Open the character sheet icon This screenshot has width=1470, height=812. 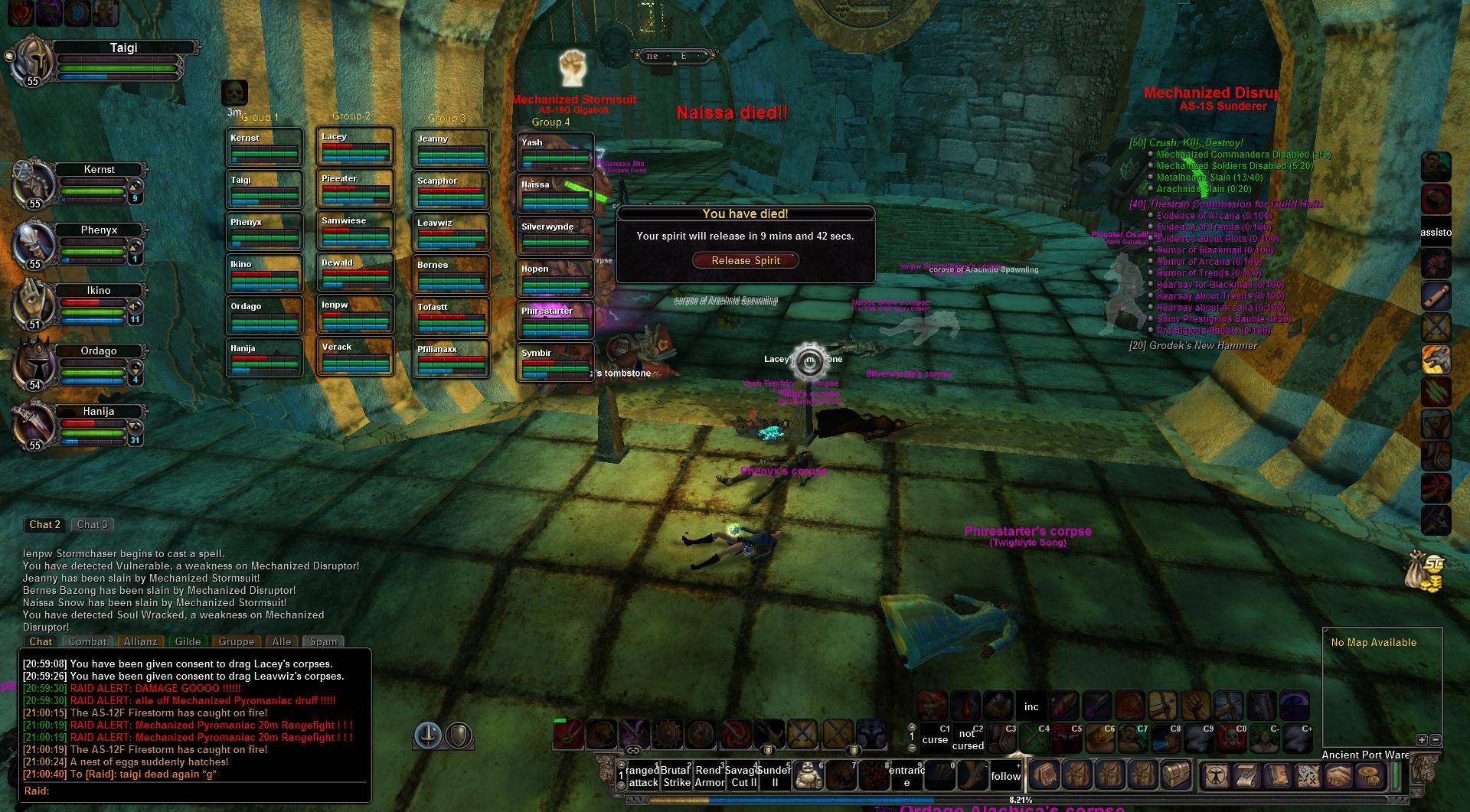coord(1216,776)
